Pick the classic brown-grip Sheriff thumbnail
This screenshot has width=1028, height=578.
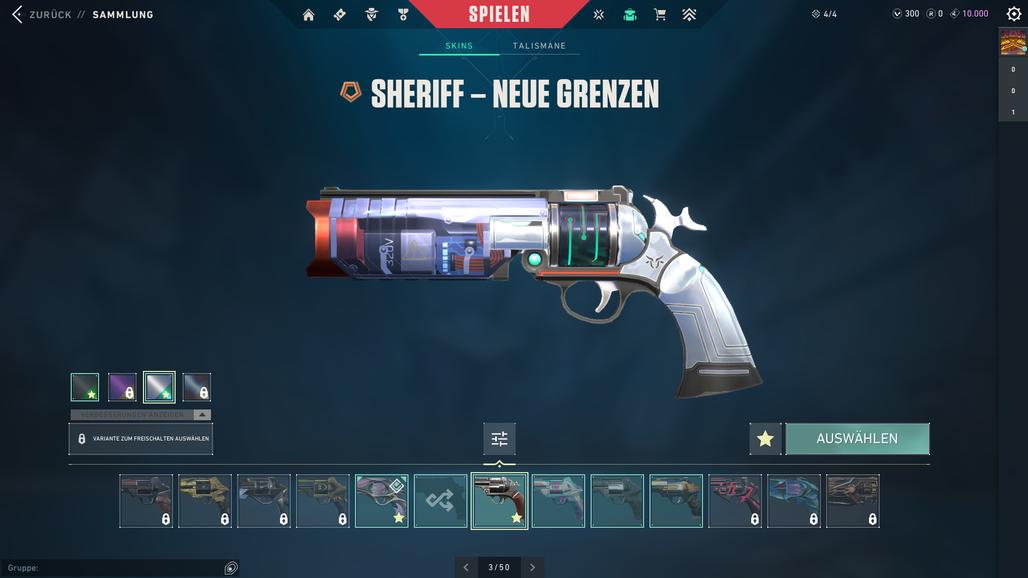(x=499, y=501)
